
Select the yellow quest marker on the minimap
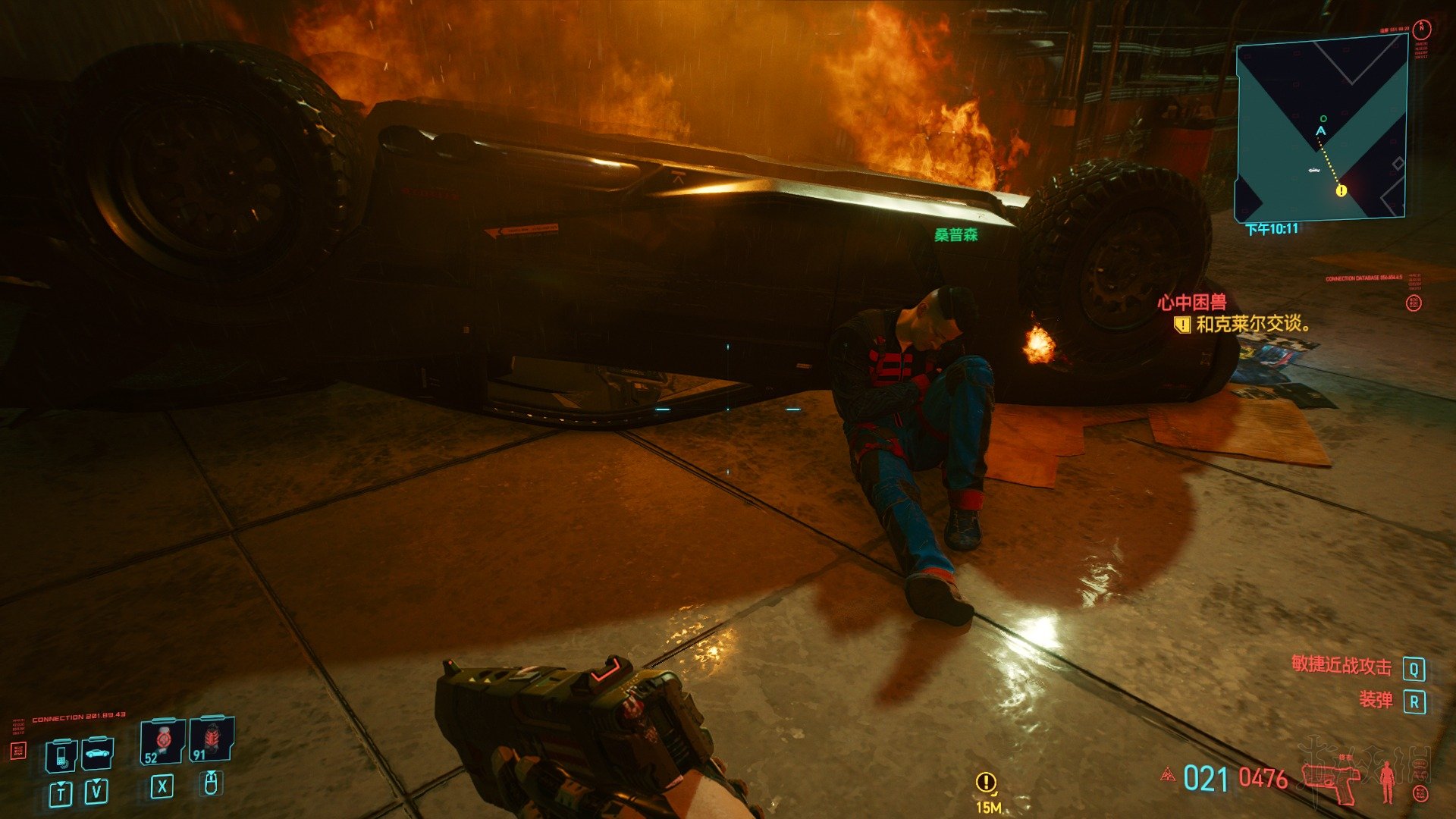coord(1341,191)
